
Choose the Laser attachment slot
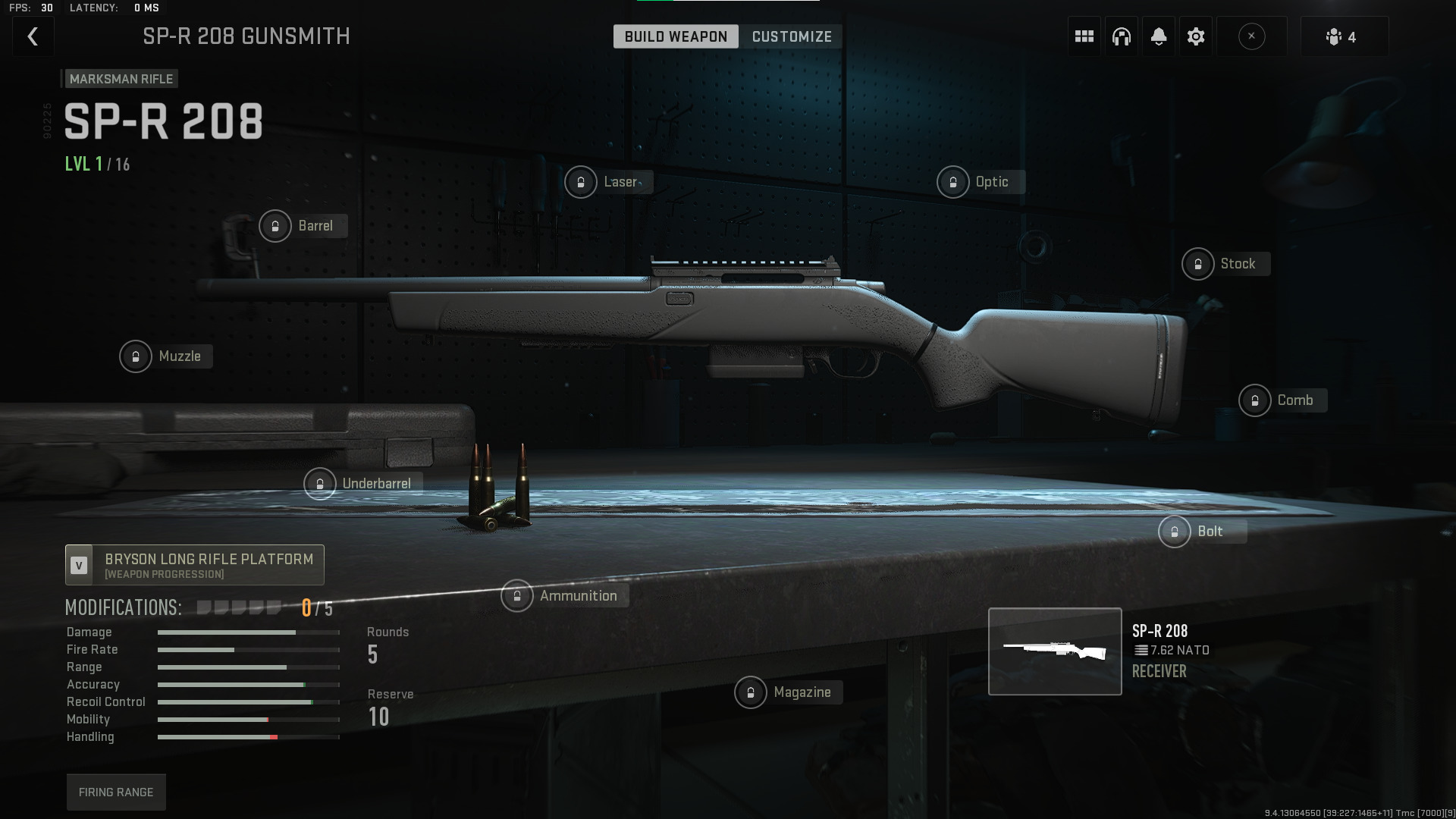click(608, 182)
